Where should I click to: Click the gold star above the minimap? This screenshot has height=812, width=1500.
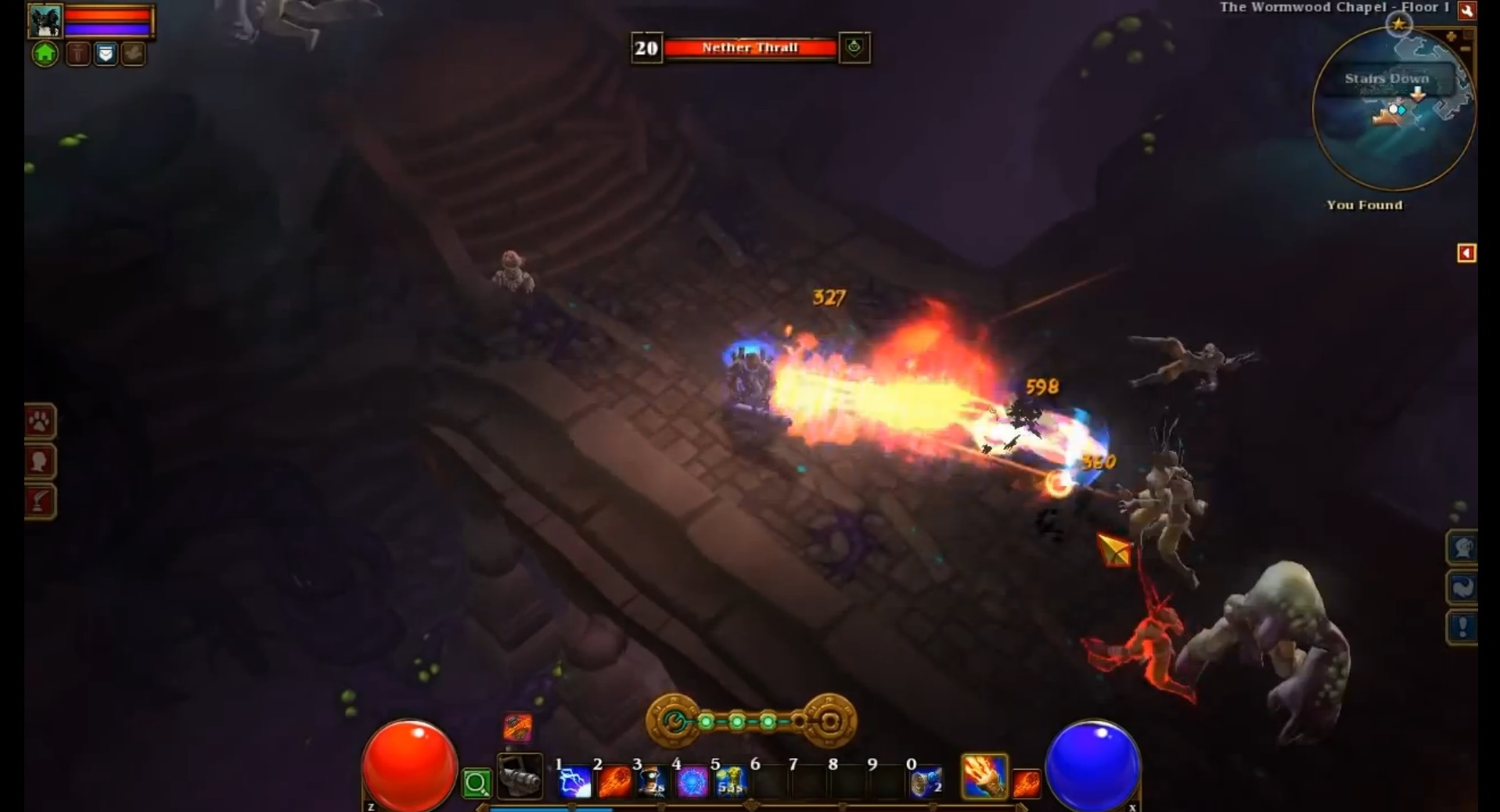(1399, 23)
